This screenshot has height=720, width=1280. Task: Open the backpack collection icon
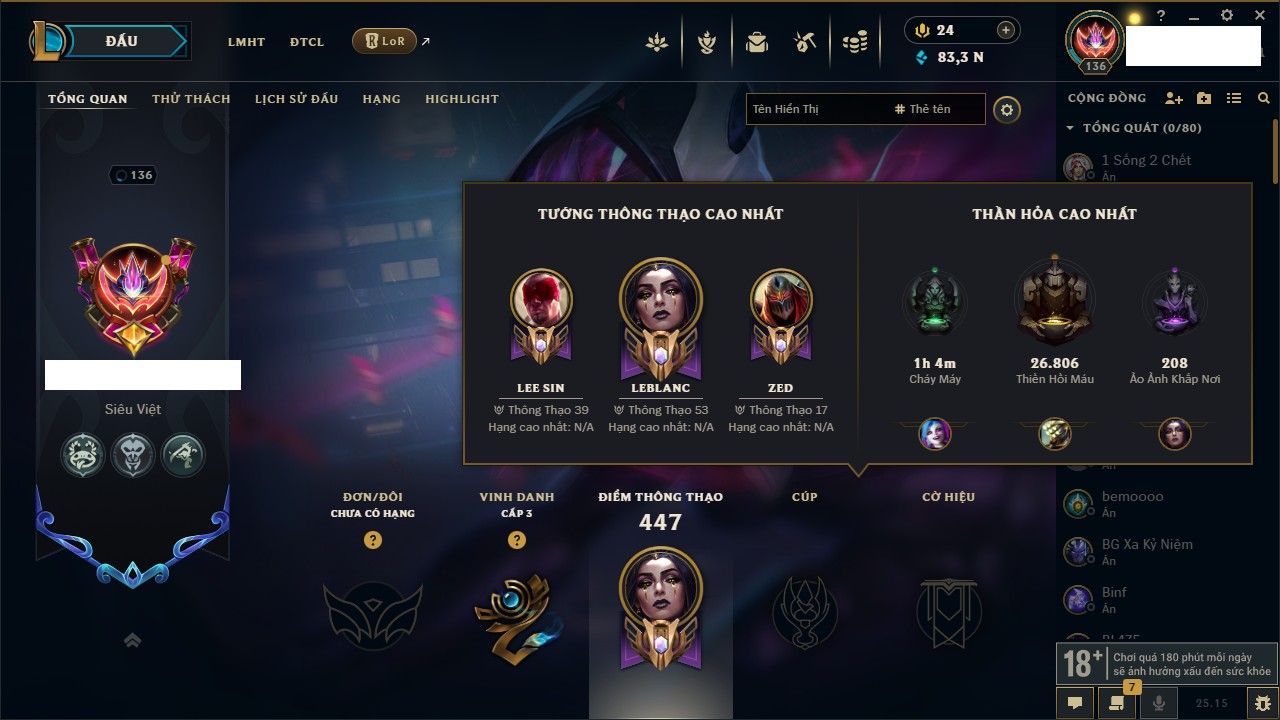tap(756, 42)
